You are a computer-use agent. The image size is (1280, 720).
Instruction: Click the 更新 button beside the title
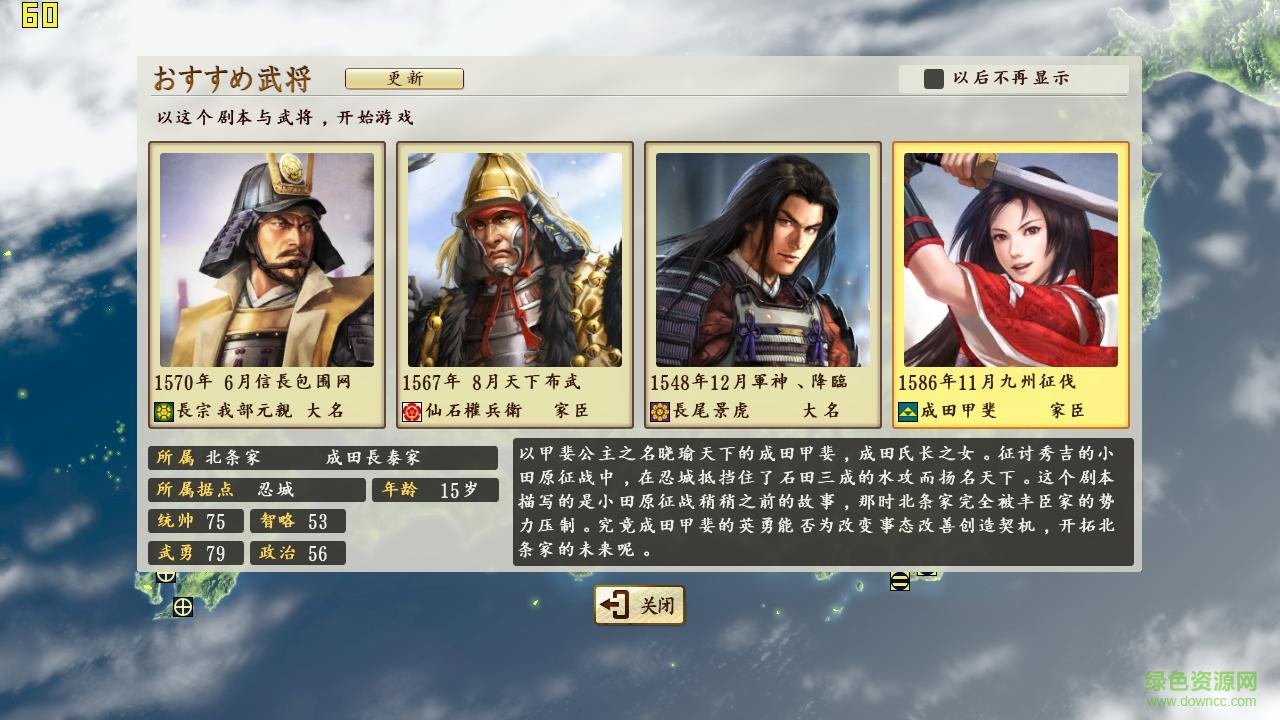[405, 78]
